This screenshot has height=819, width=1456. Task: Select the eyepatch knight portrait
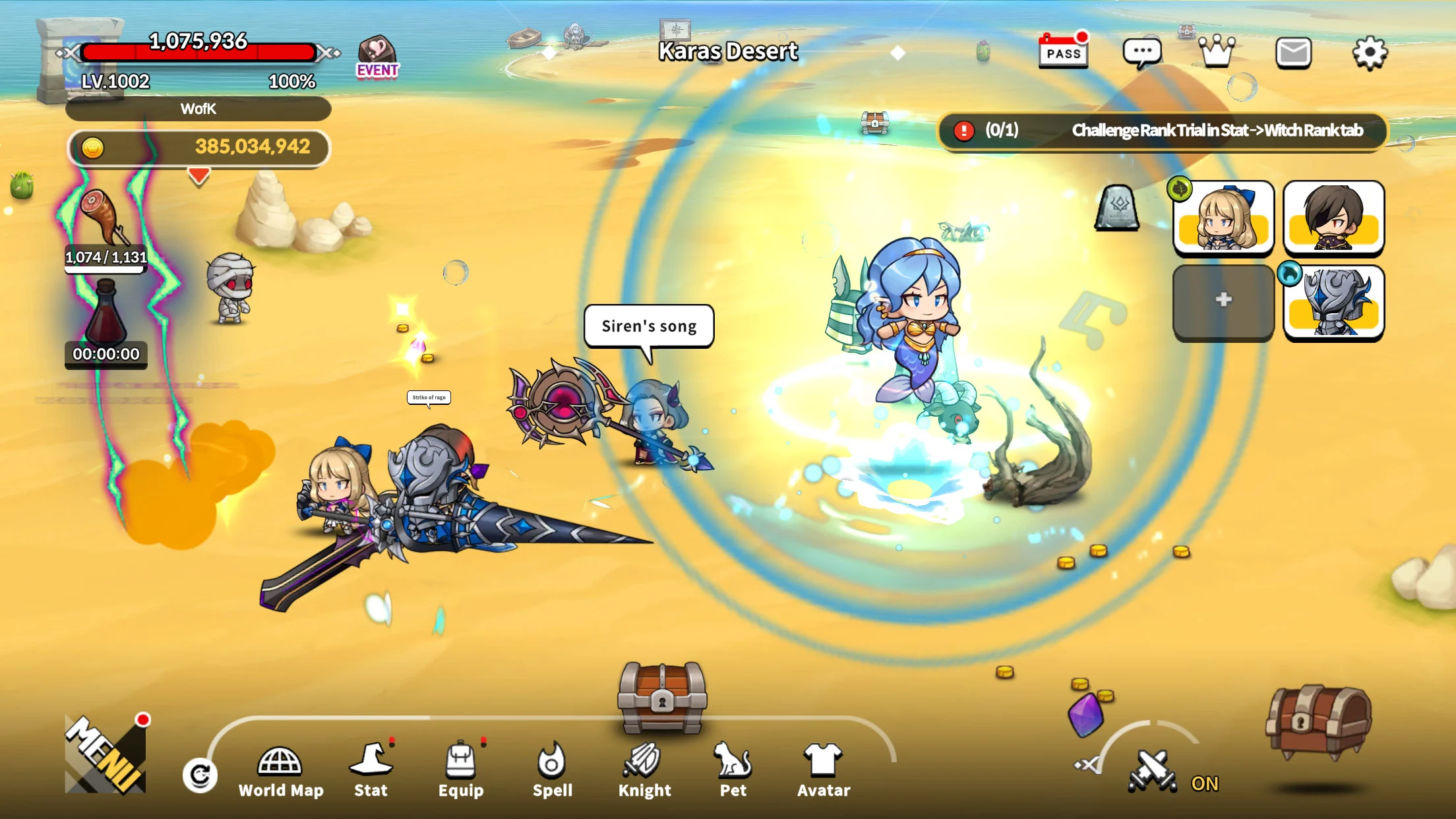tap(1333, 218)
